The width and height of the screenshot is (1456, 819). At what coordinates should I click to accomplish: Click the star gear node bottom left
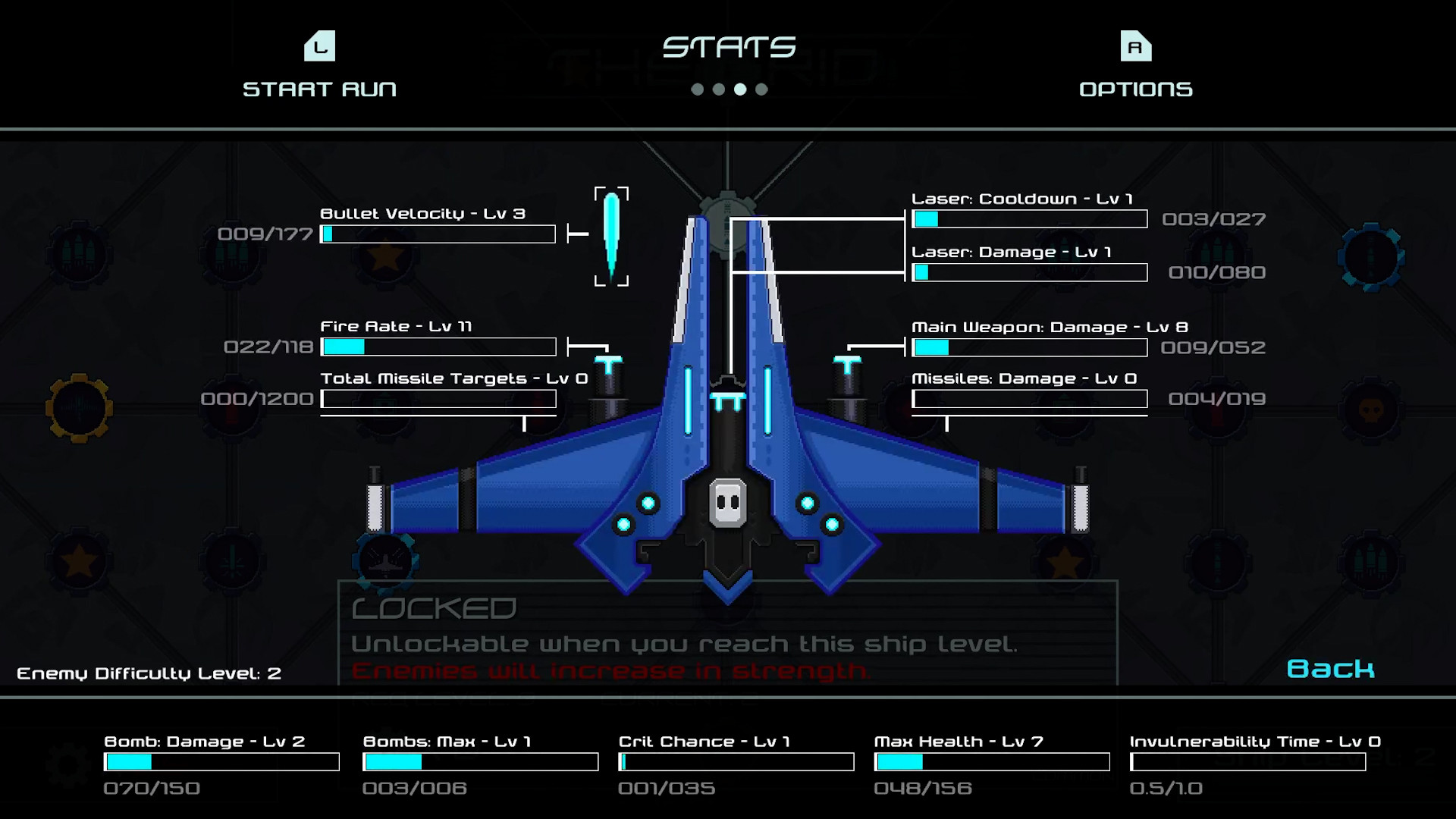pyautogui.click(x=79, y=562)
